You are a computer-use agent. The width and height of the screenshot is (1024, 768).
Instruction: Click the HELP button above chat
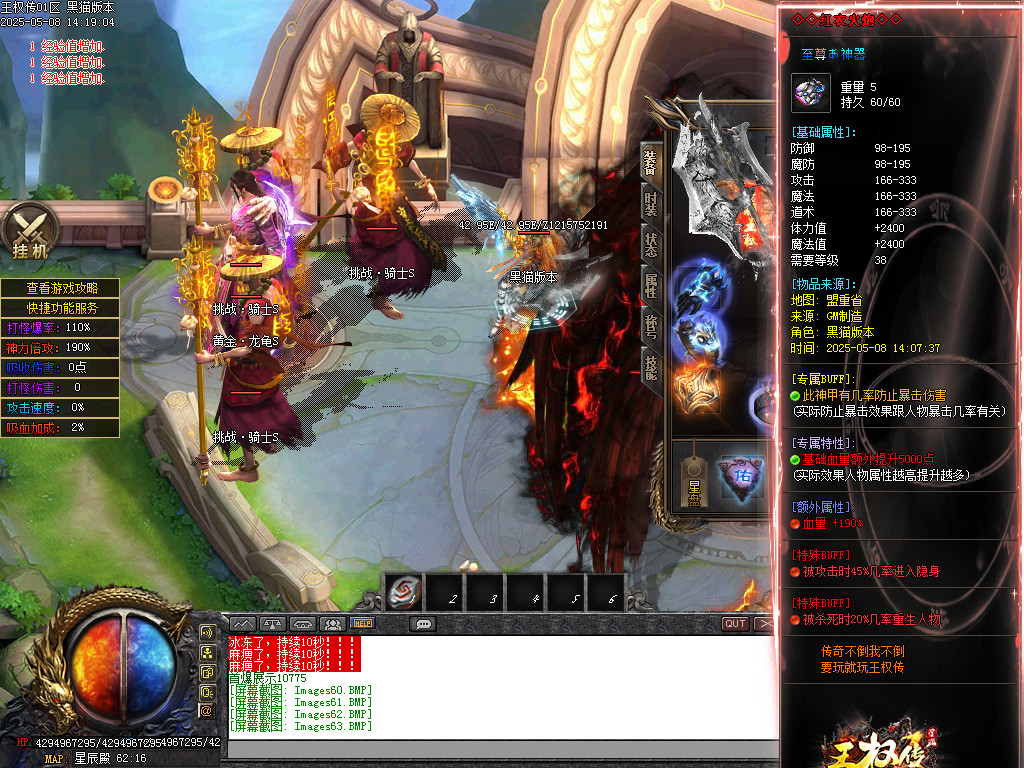click(362, 623)
